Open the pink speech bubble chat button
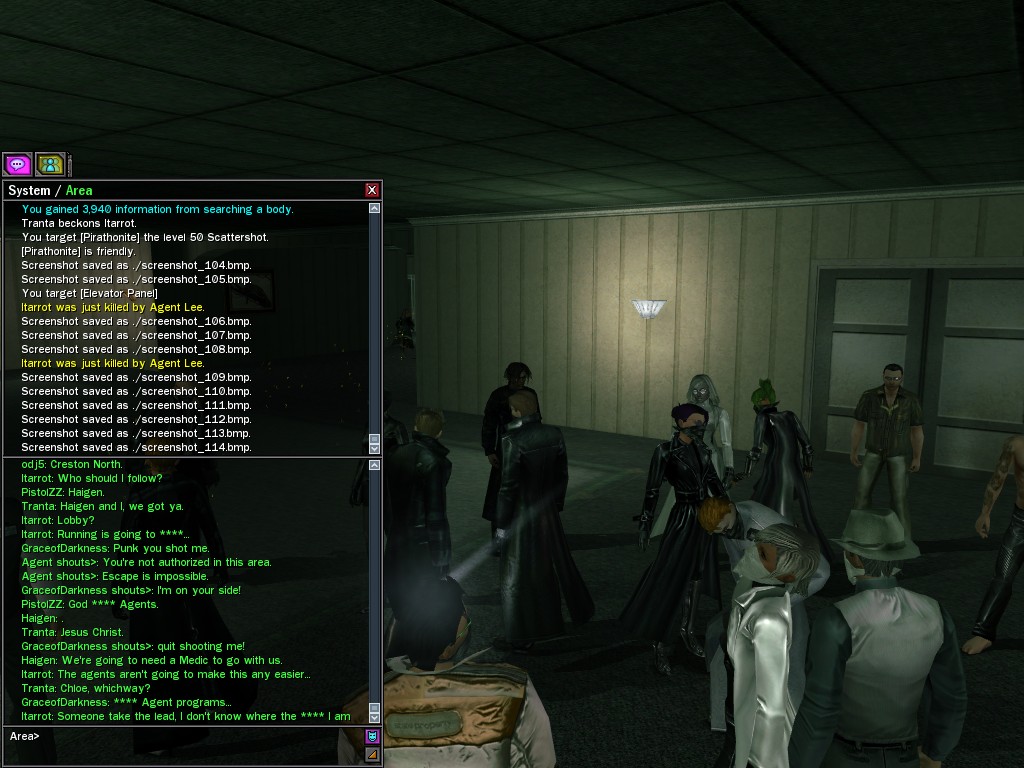 18,165
